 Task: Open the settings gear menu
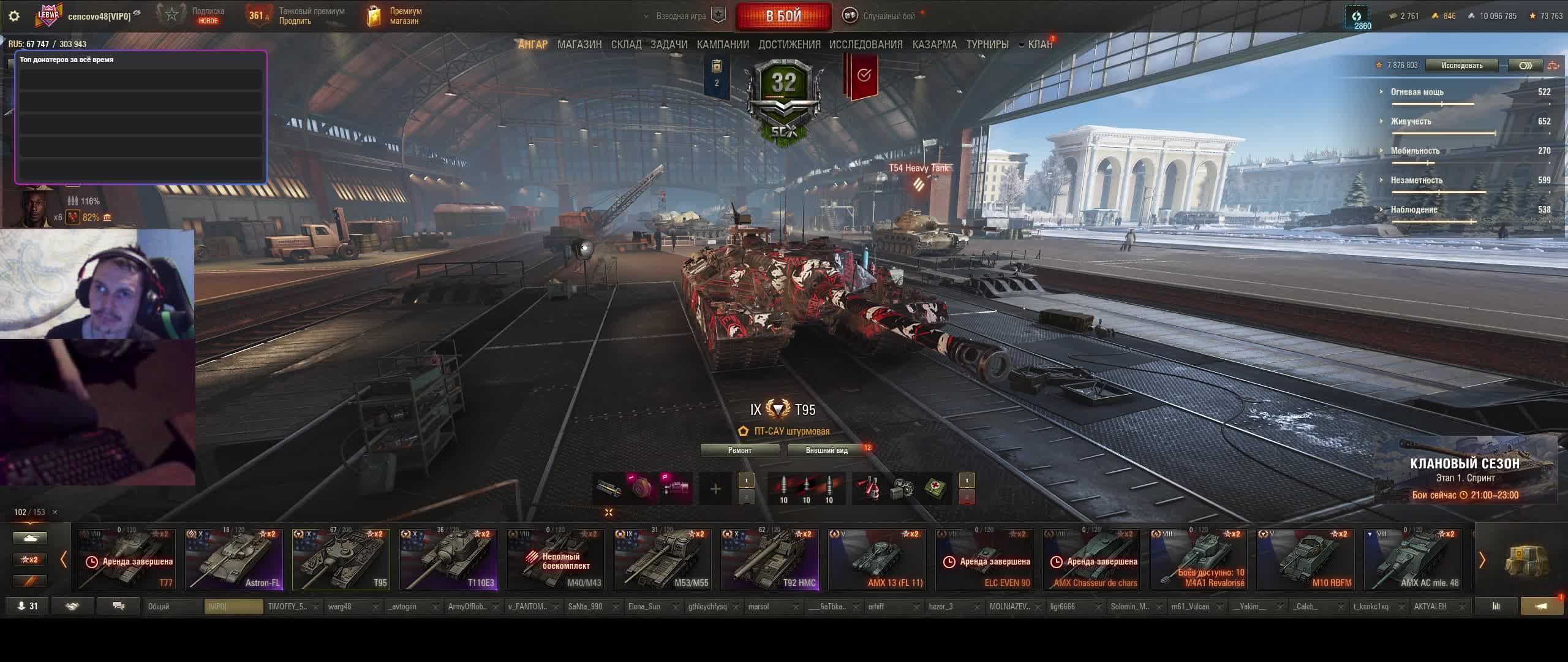coord(14,16)
